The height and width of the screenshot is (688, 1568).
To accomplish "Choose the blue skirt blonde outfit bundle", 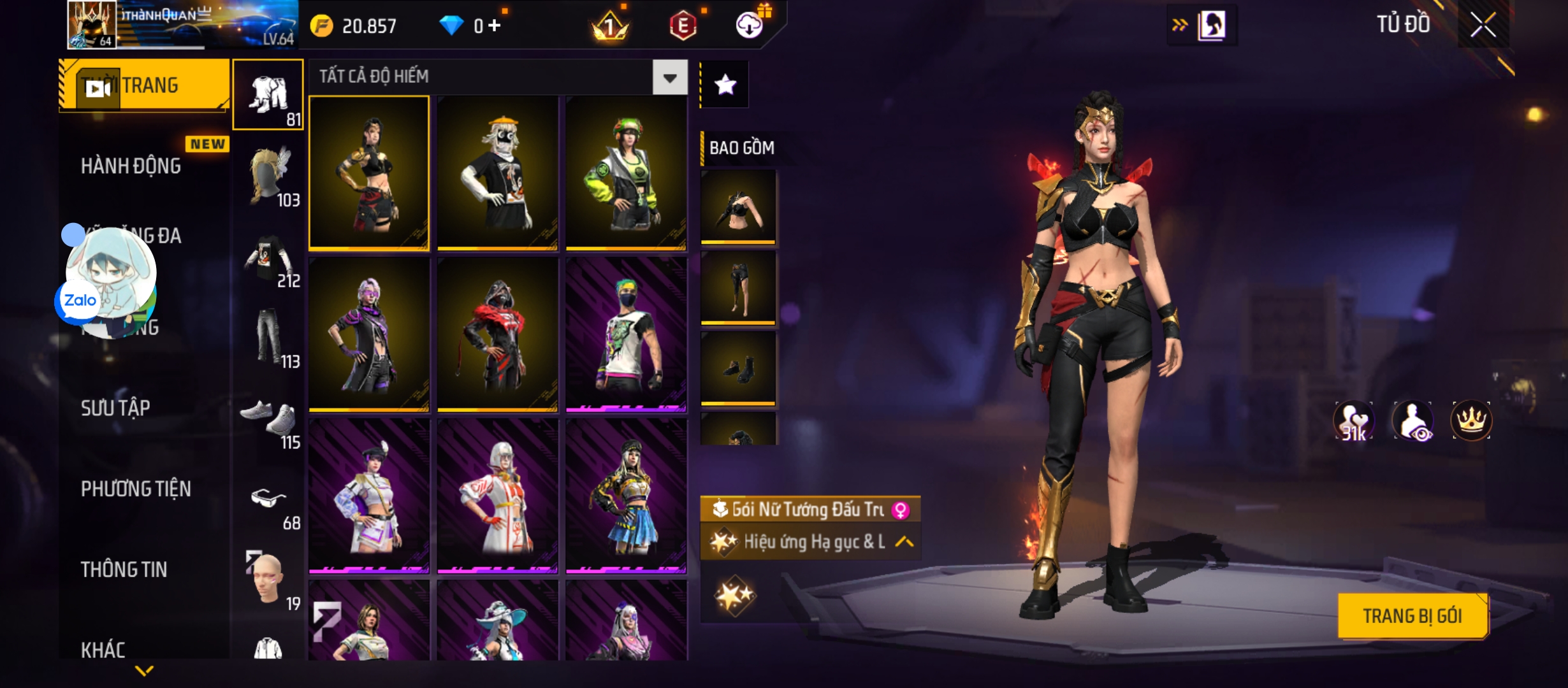I will point(626,496).
